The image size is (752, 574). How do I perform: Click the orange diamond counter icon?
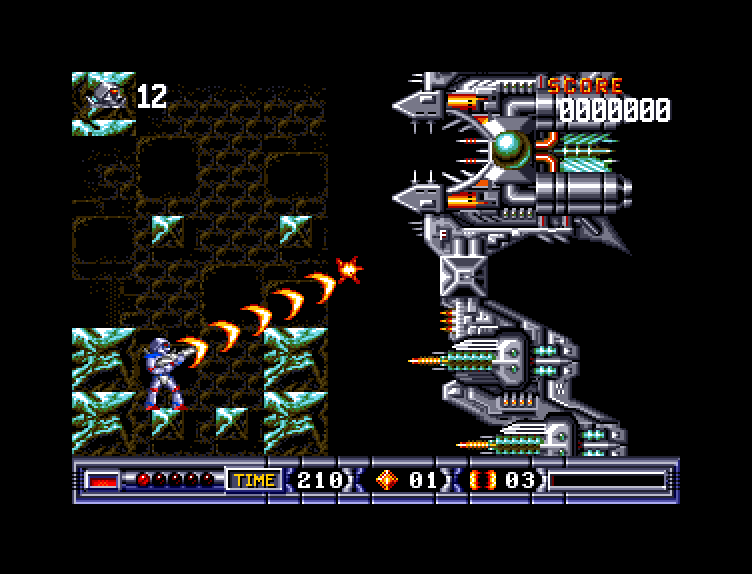click(386, 480)
